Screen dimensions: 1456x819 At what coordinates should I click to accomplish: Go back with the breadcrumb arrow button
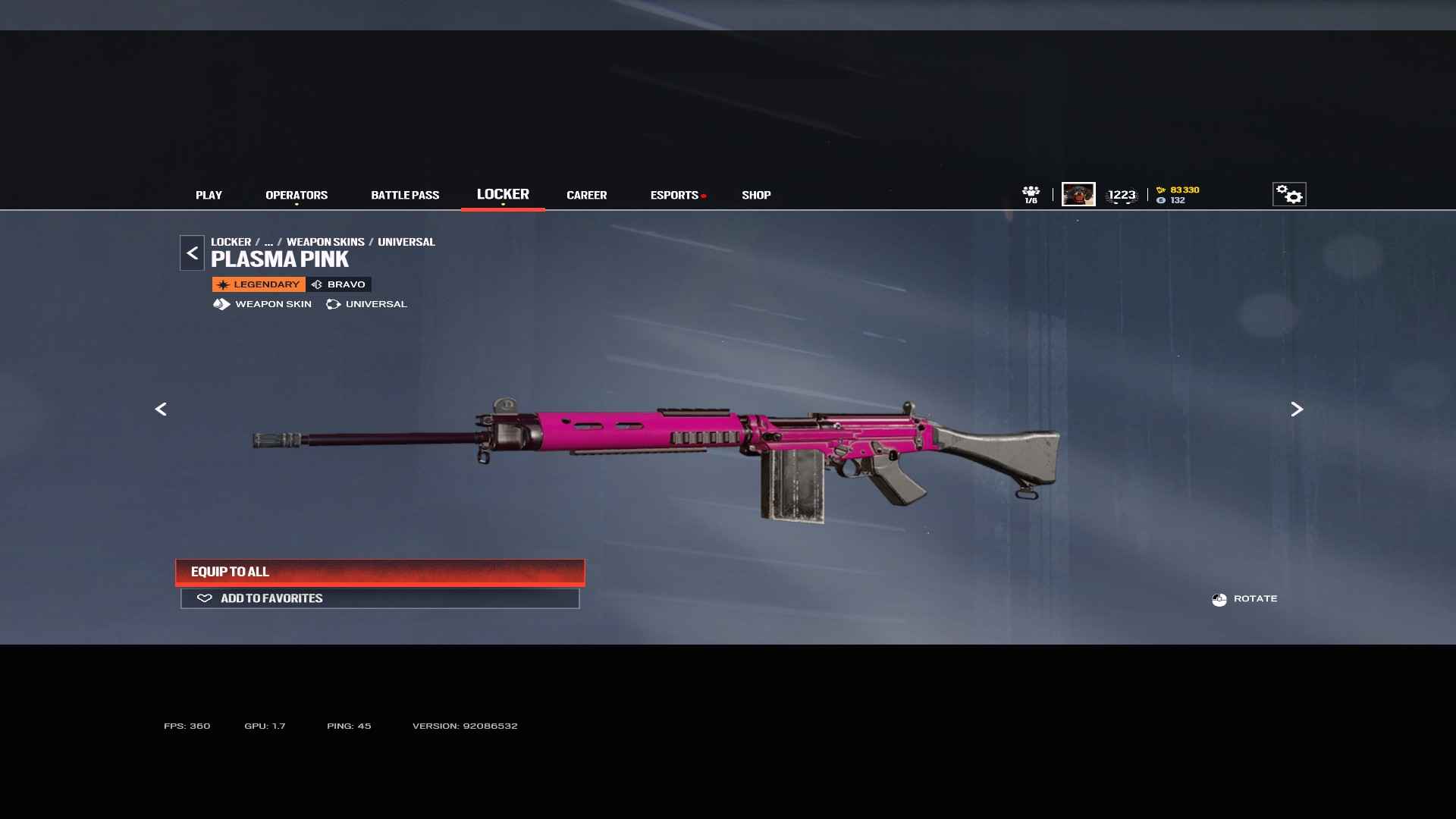coord(192,253)
